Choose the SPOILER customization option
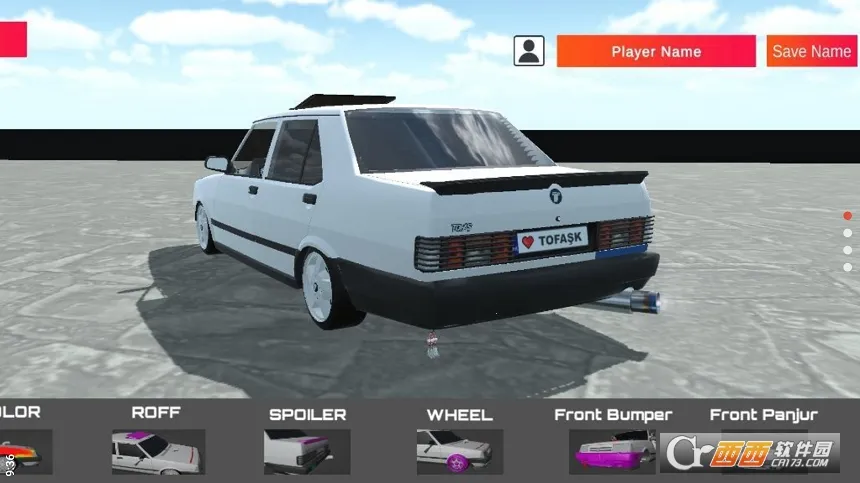The image size is (860, 483). 307,451
